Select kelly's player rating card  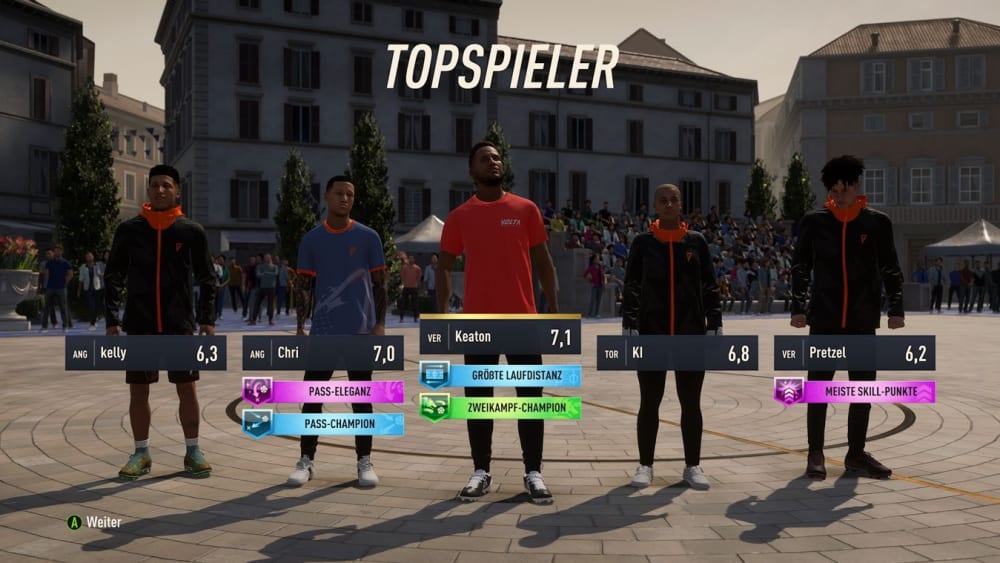tap(146, 353)
